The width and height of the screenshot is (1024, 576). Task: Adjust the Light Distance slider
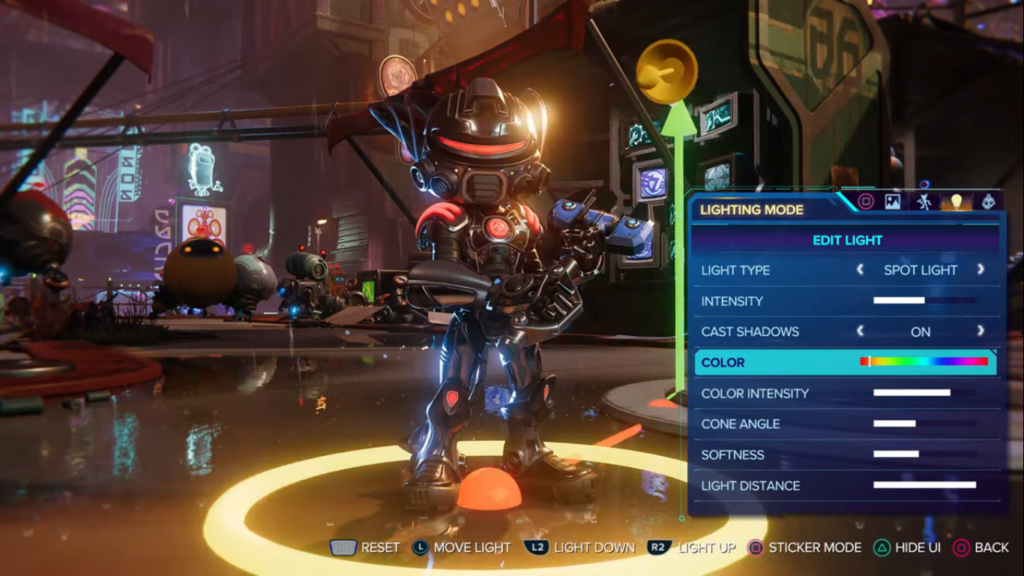[x=924, y=485]
